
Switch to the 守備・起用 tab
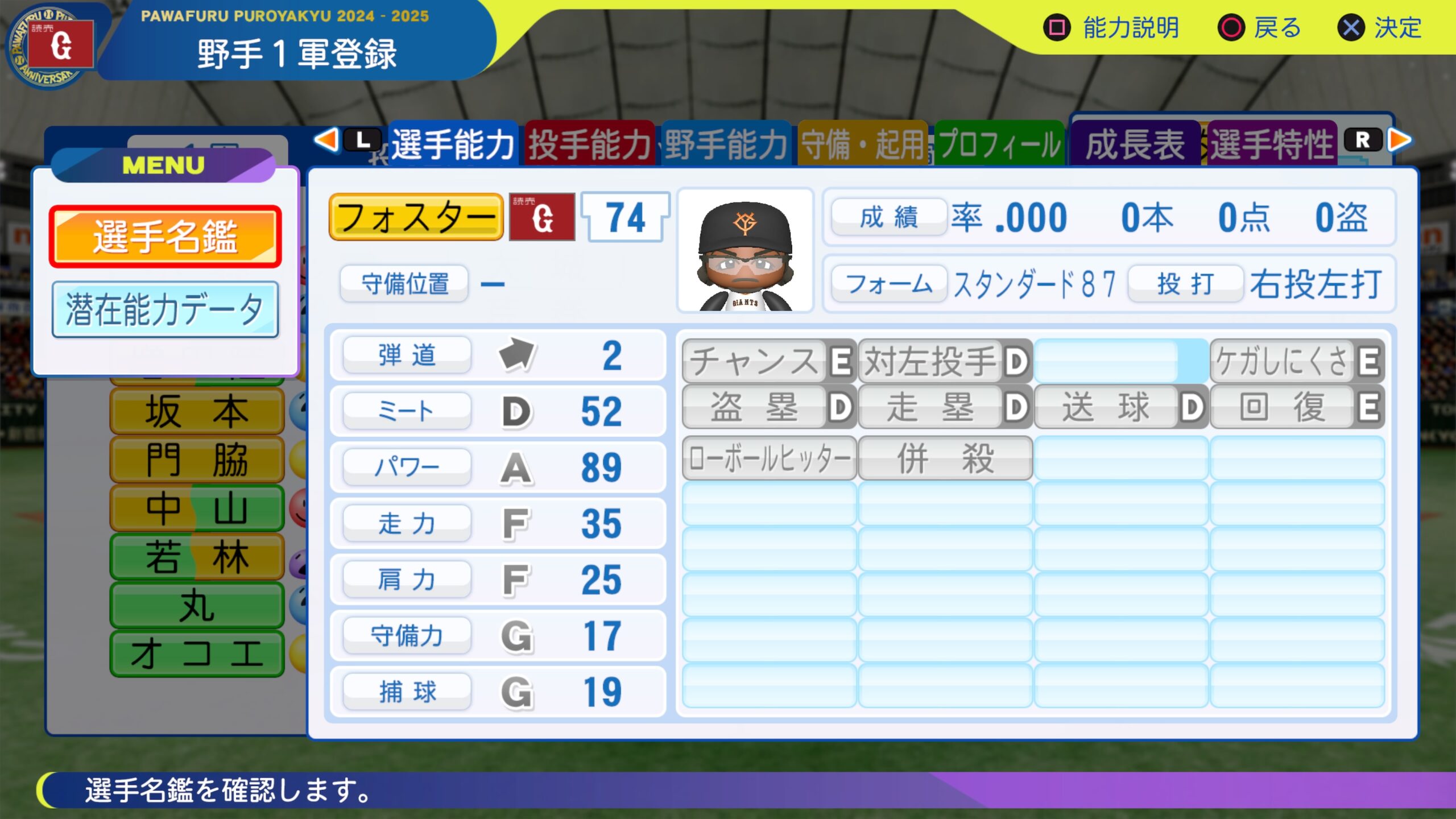click(862, 144)
